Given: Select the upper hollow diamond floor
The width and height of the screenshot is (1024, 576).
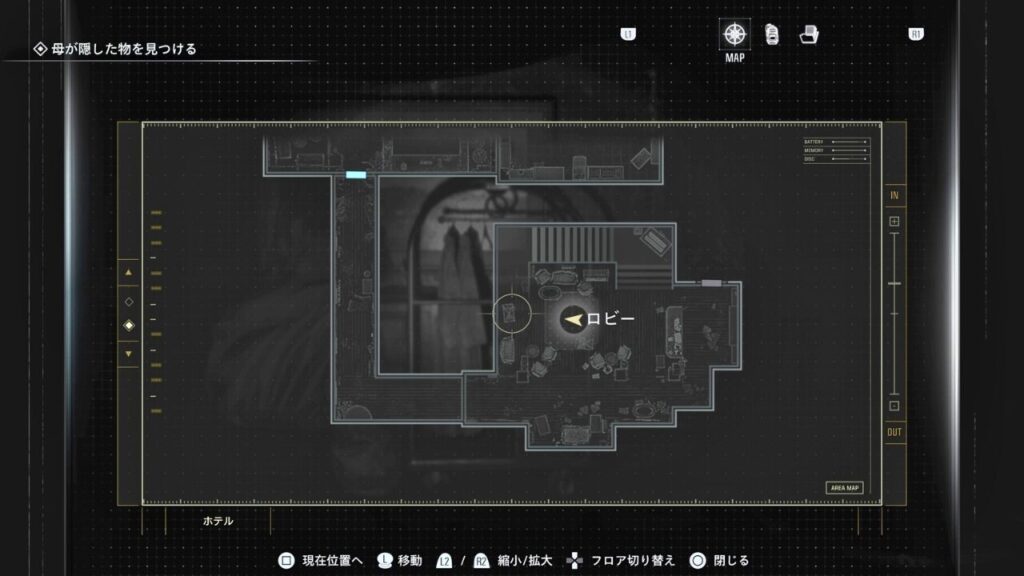Looking at the screenshot, I should point(128,301).
